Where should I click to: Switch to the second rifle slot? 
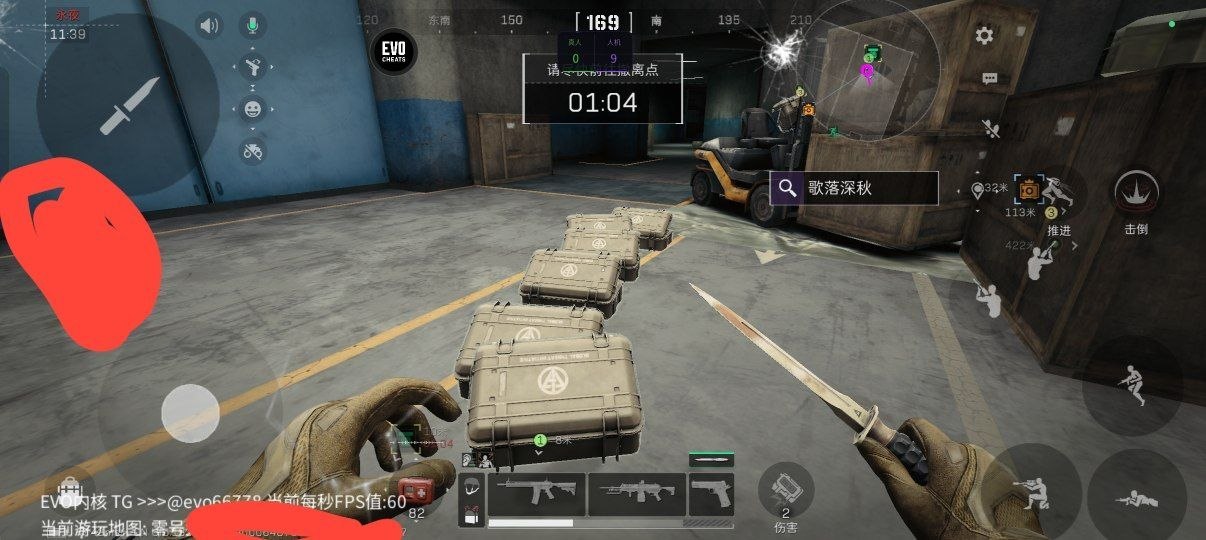[x=636, y=493]
